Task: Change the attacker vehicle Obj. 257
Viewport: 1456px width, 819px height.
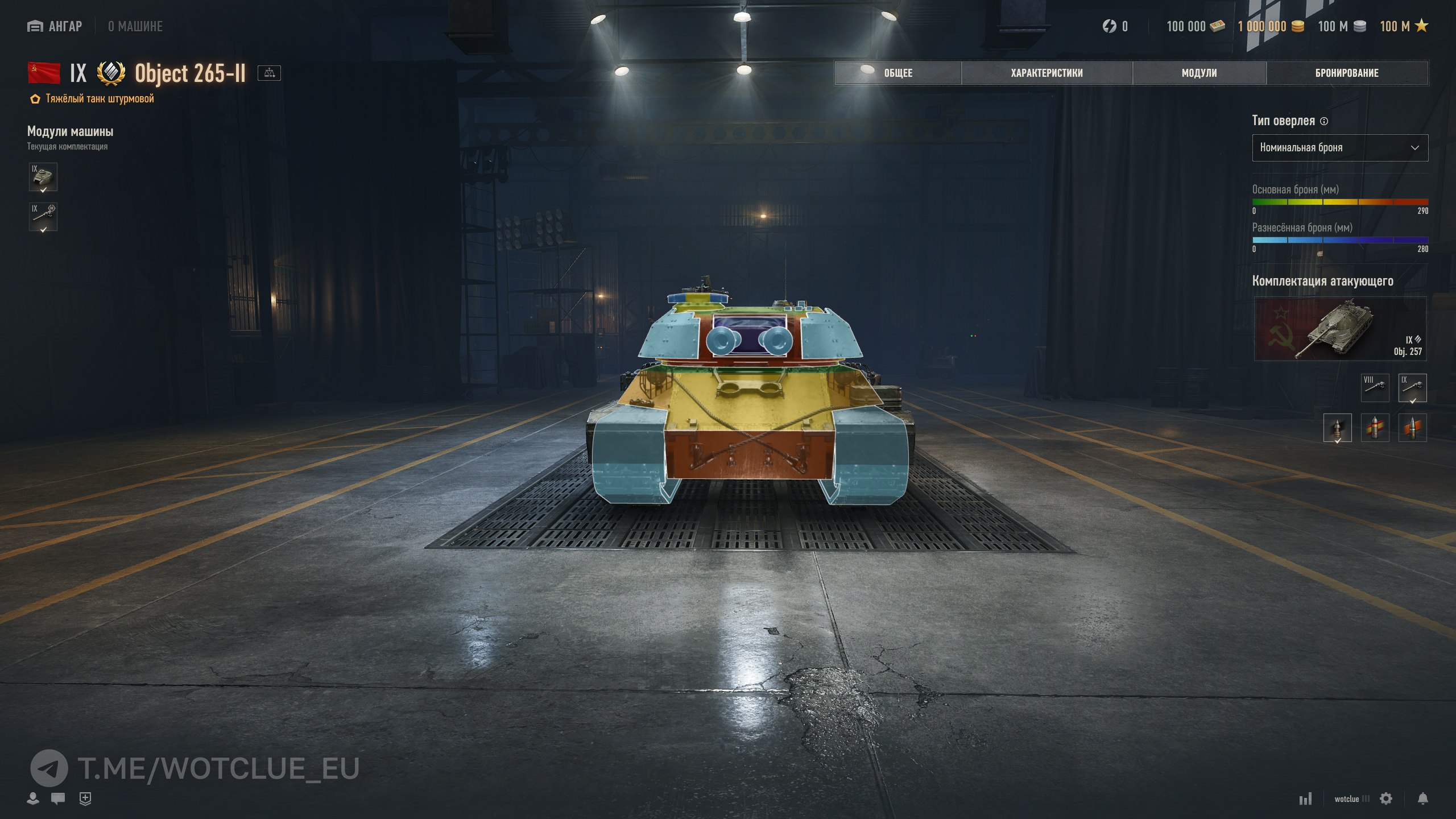Action: click(1339, 329)
